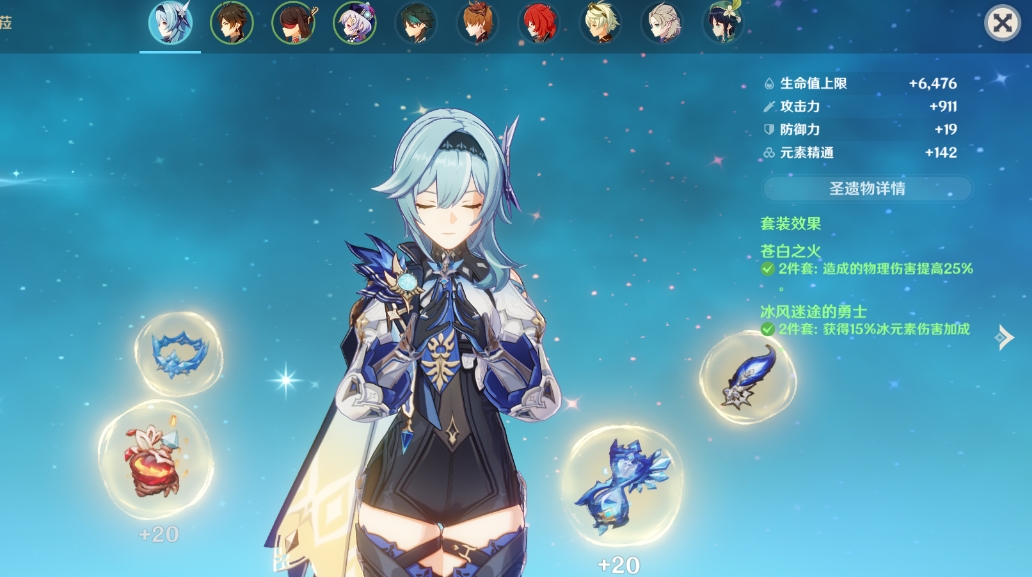The width and height of the screenshot is (1032, 577).
Task: Select Venti's green-hat portrait
Action: [722, 23]
